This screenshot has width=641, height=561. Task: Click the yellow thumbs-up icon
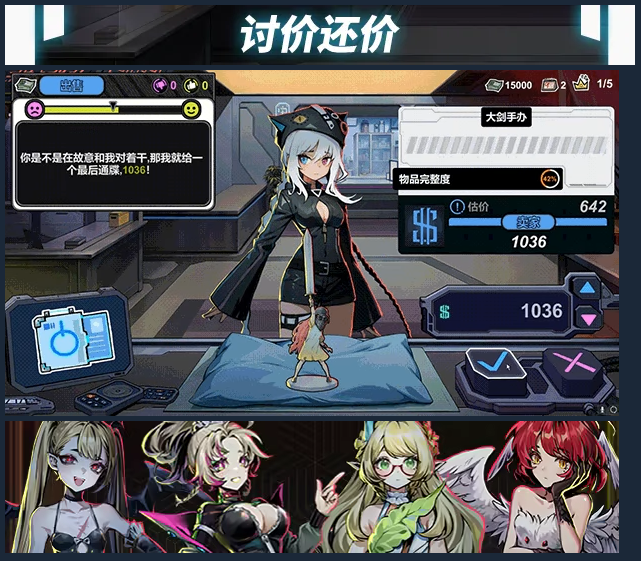tap(191, 86)
